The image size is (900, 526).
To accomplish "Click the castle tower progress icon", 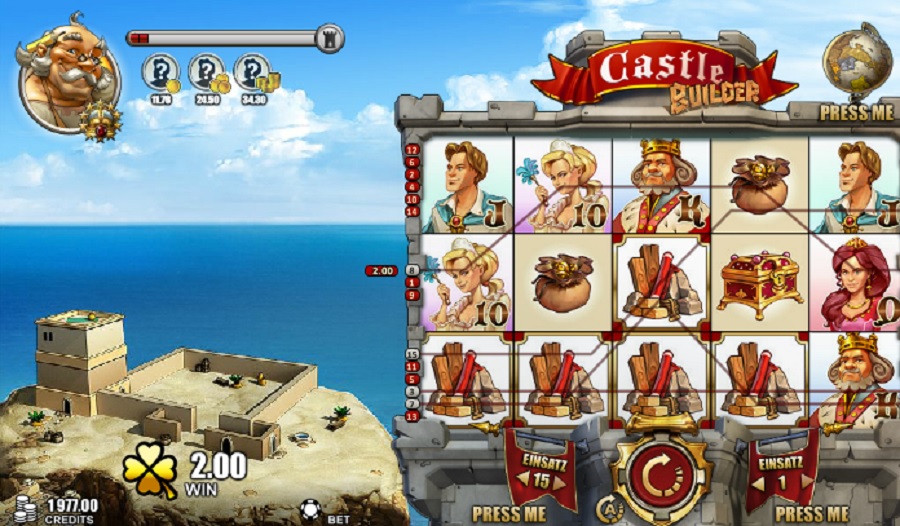I will (329, 39).
